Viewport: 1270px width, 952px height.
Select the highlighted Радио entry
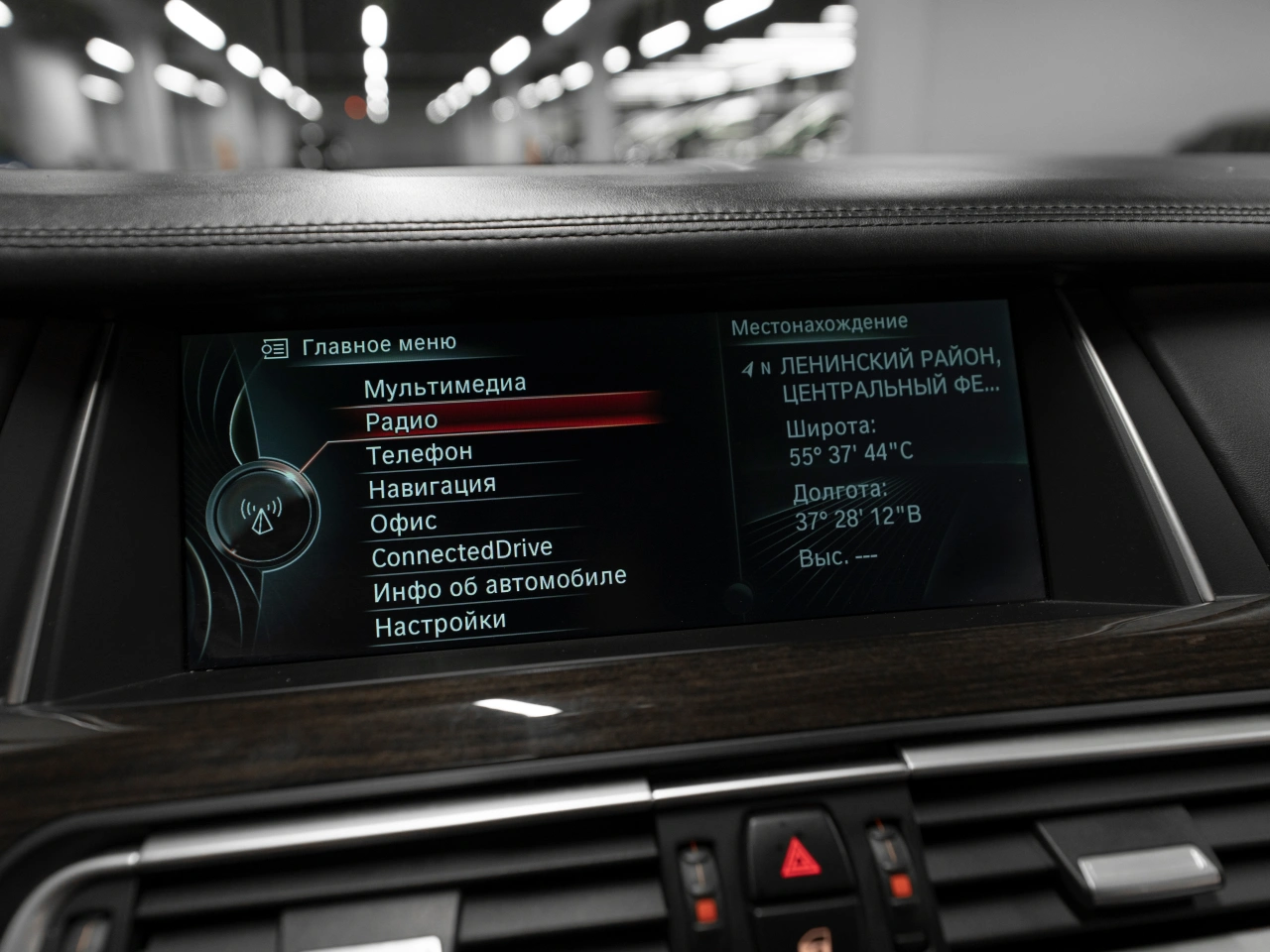(402, 420)
